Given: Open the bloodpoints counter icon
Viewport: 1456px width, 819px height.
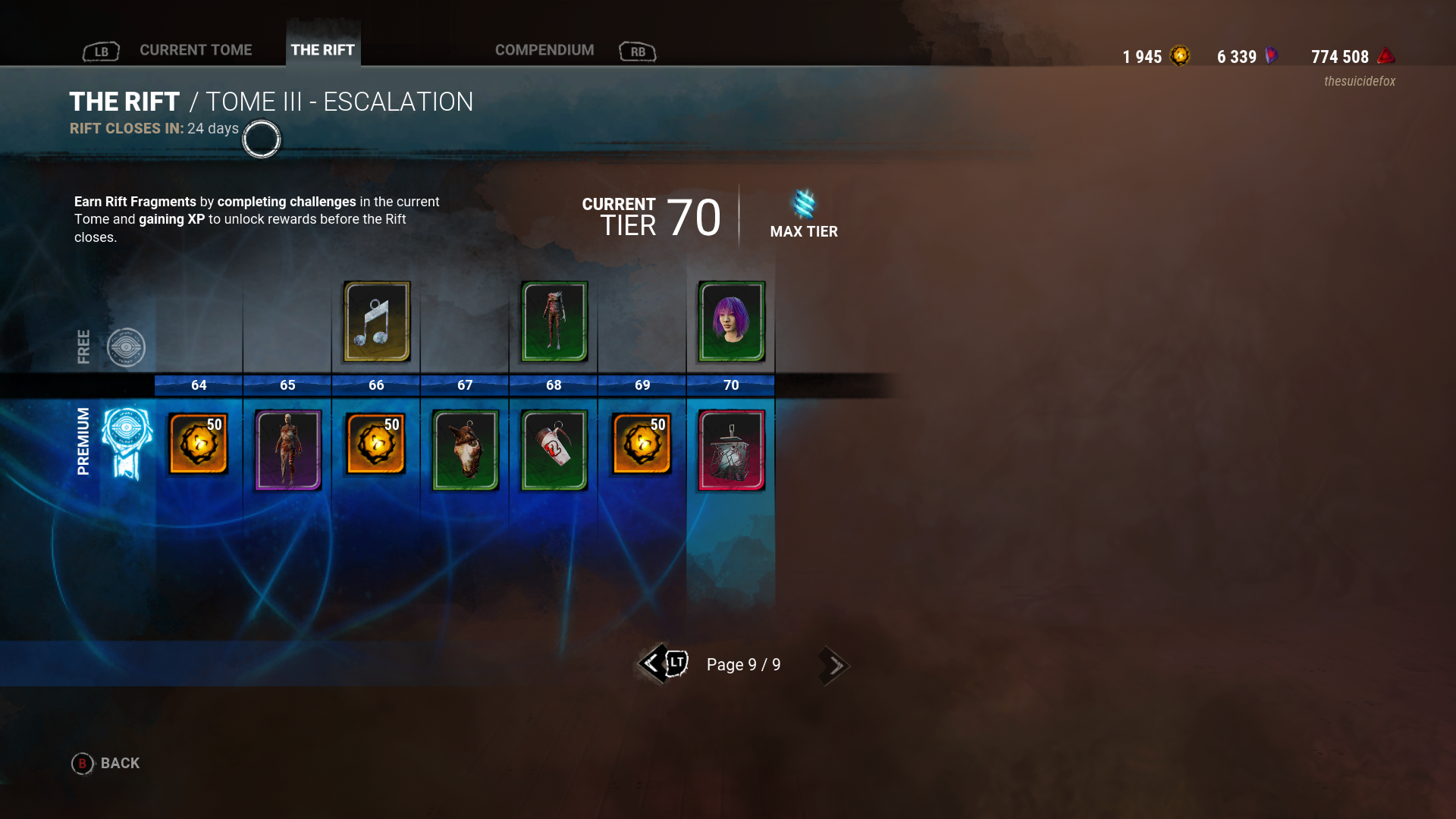Looking at the screenshot, I should coord(1385,55).
